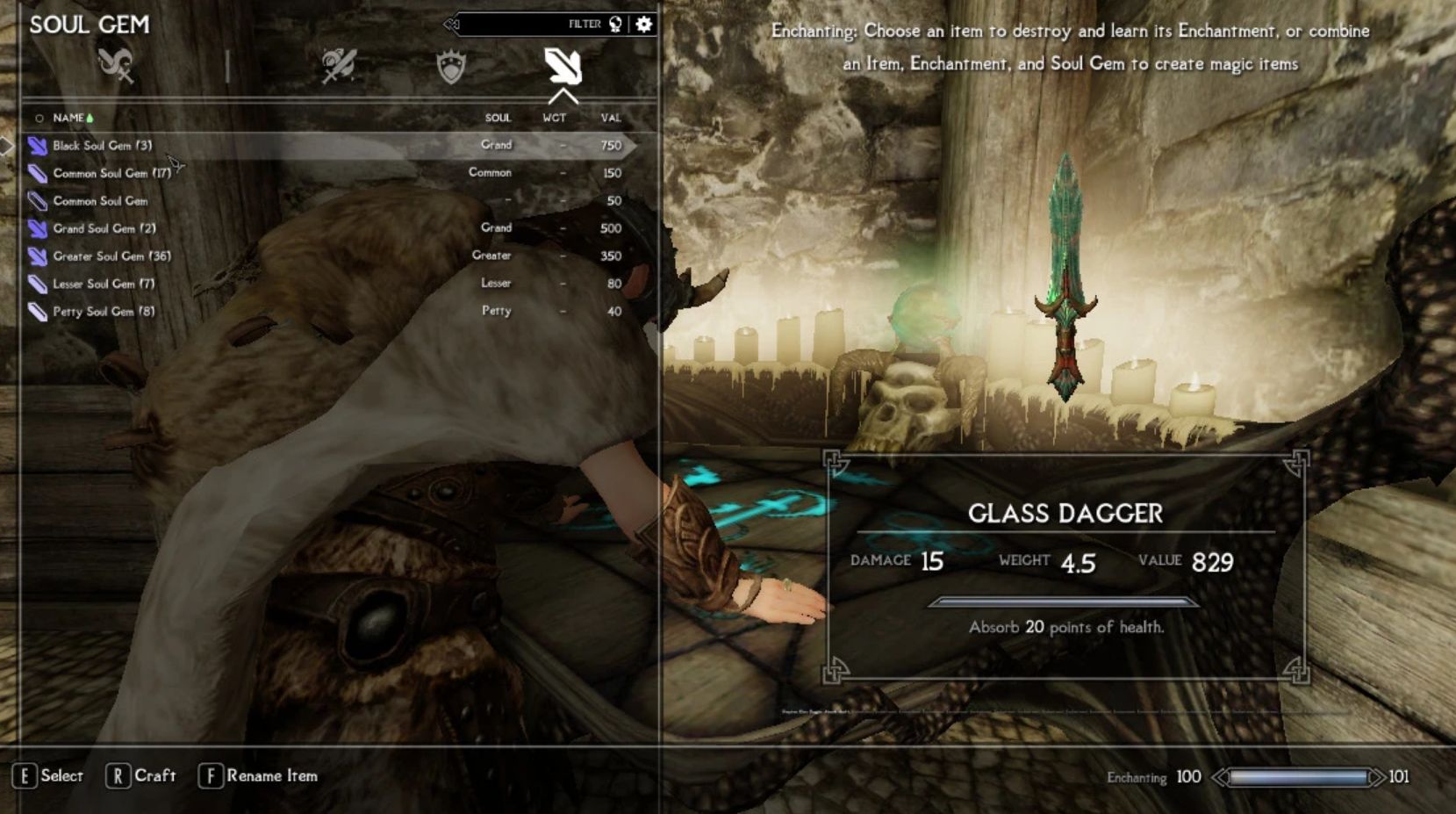Switch to the Disenchant category tab
The image size is (1456, 814).
coord(115,65)
